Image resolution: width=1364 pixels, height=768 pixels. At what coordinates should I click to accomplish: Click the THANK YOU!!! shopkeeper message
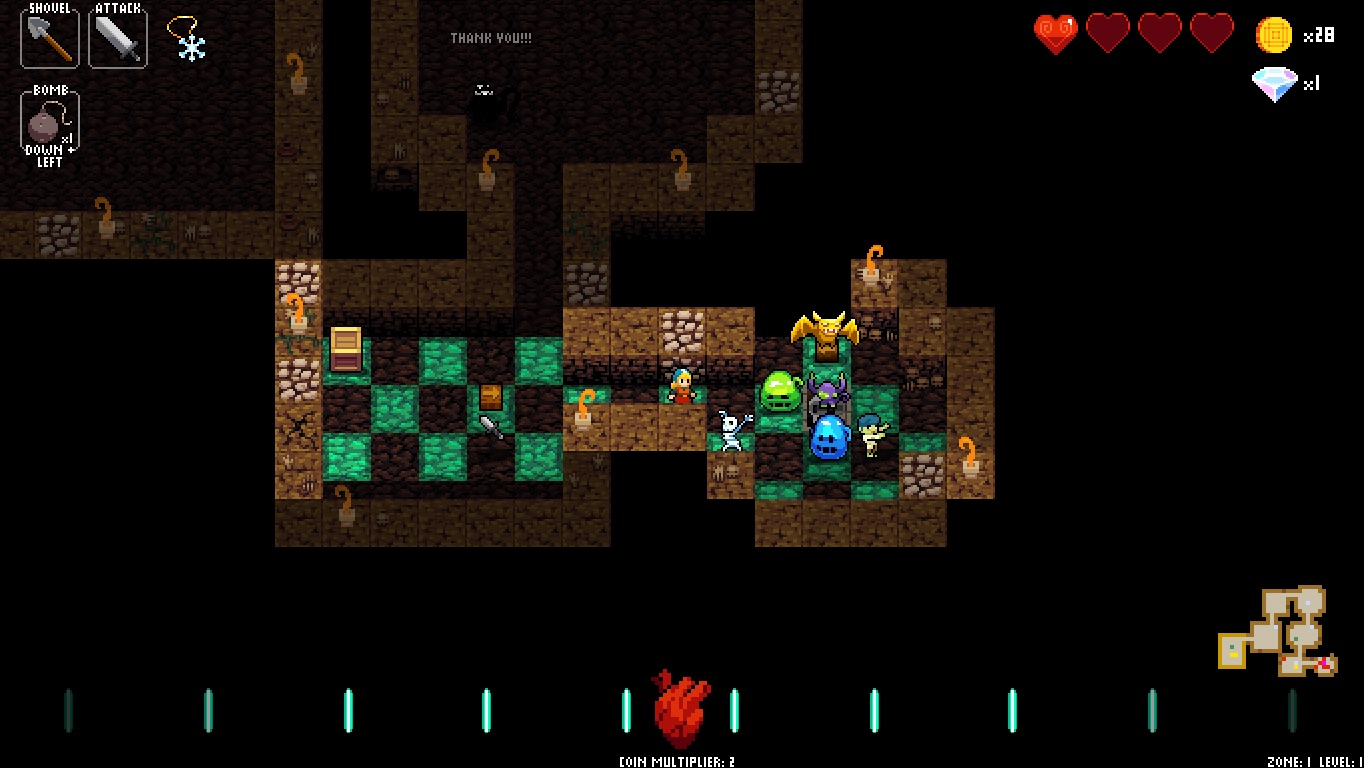click(x=490, y=39)
